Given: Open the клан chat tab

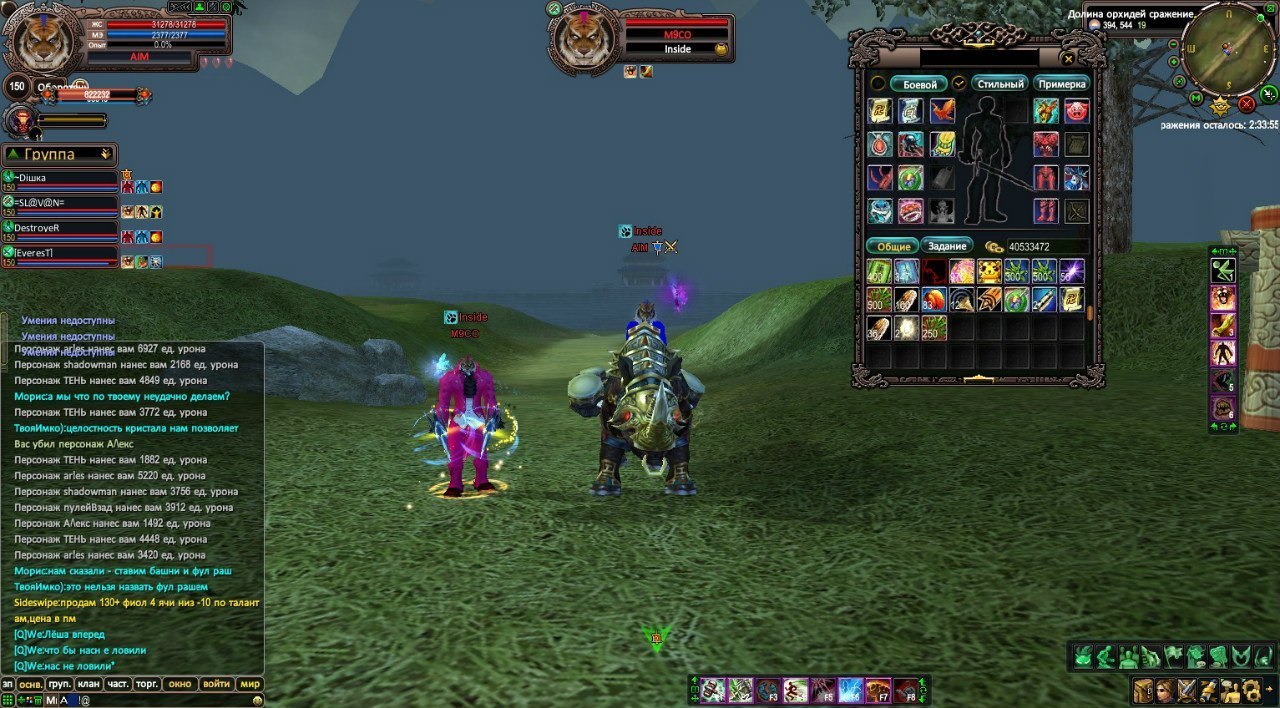Looking at the screenshot, I should click(88, 684).
